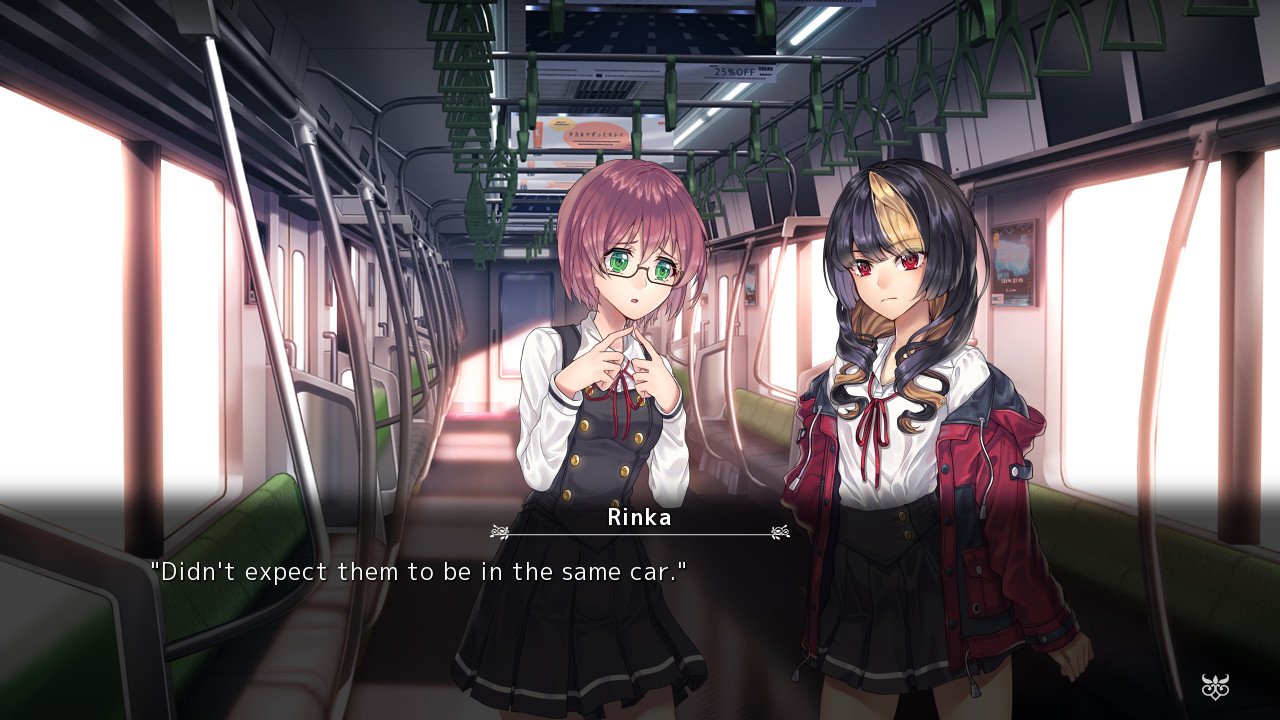Expand the Rinka name plate
Image resolution: width=1280 pixels, height=720 pixels.
point(640,519)
